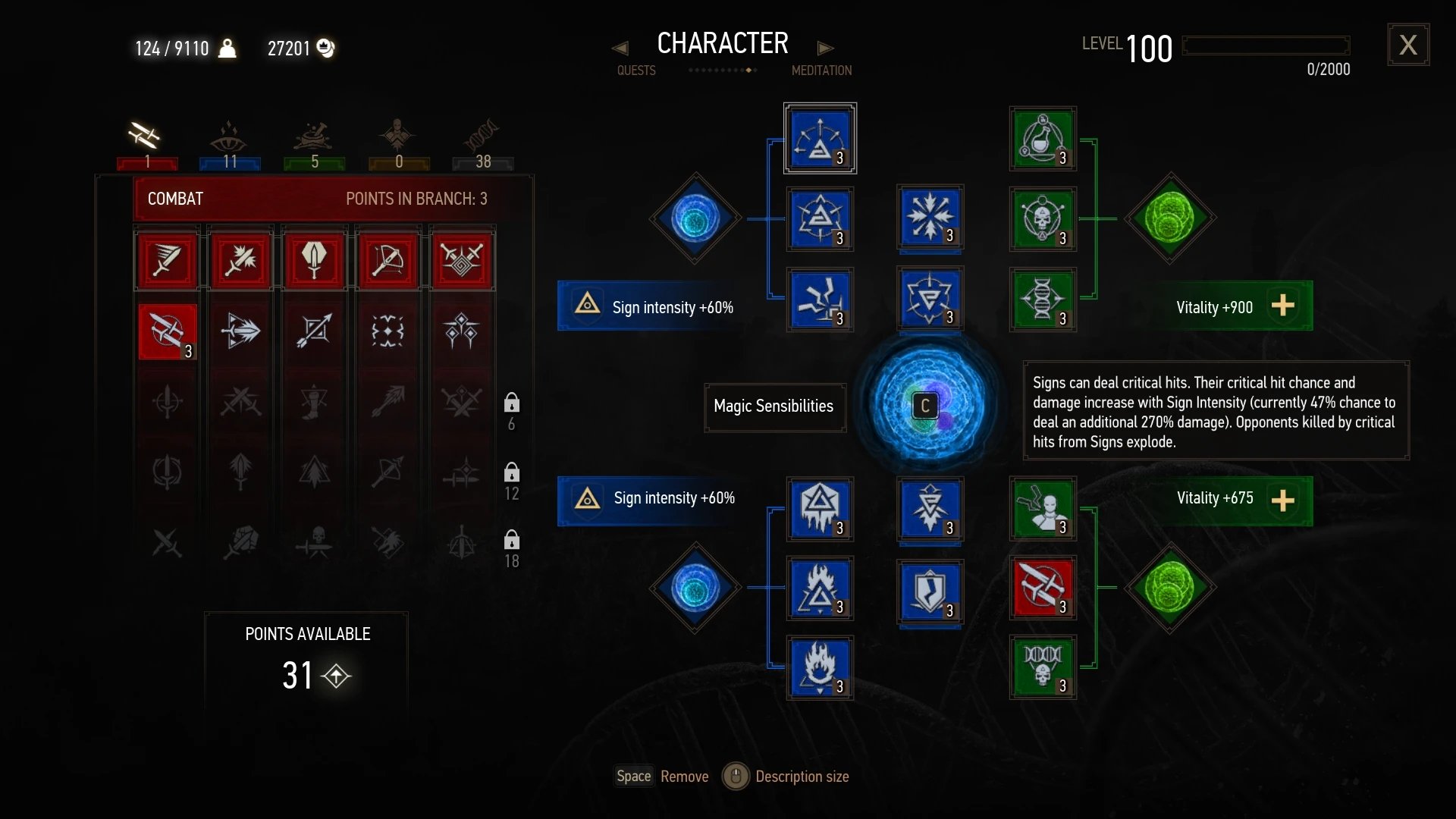Go to the Meditation panel arrow
Screen dimensions: 1456x819
(x=825, y=49)
